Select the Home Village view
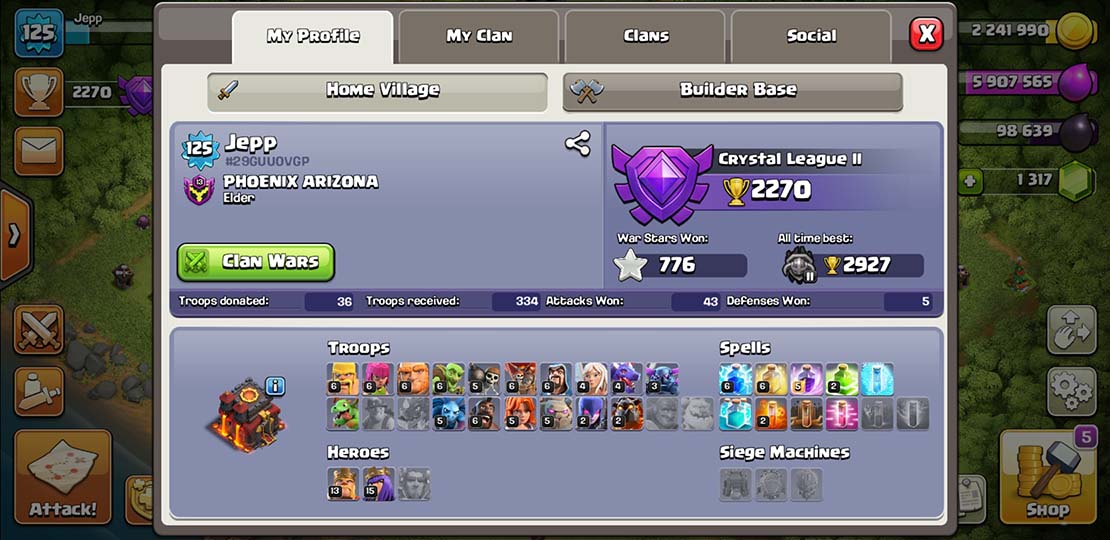 coord(378,90)
